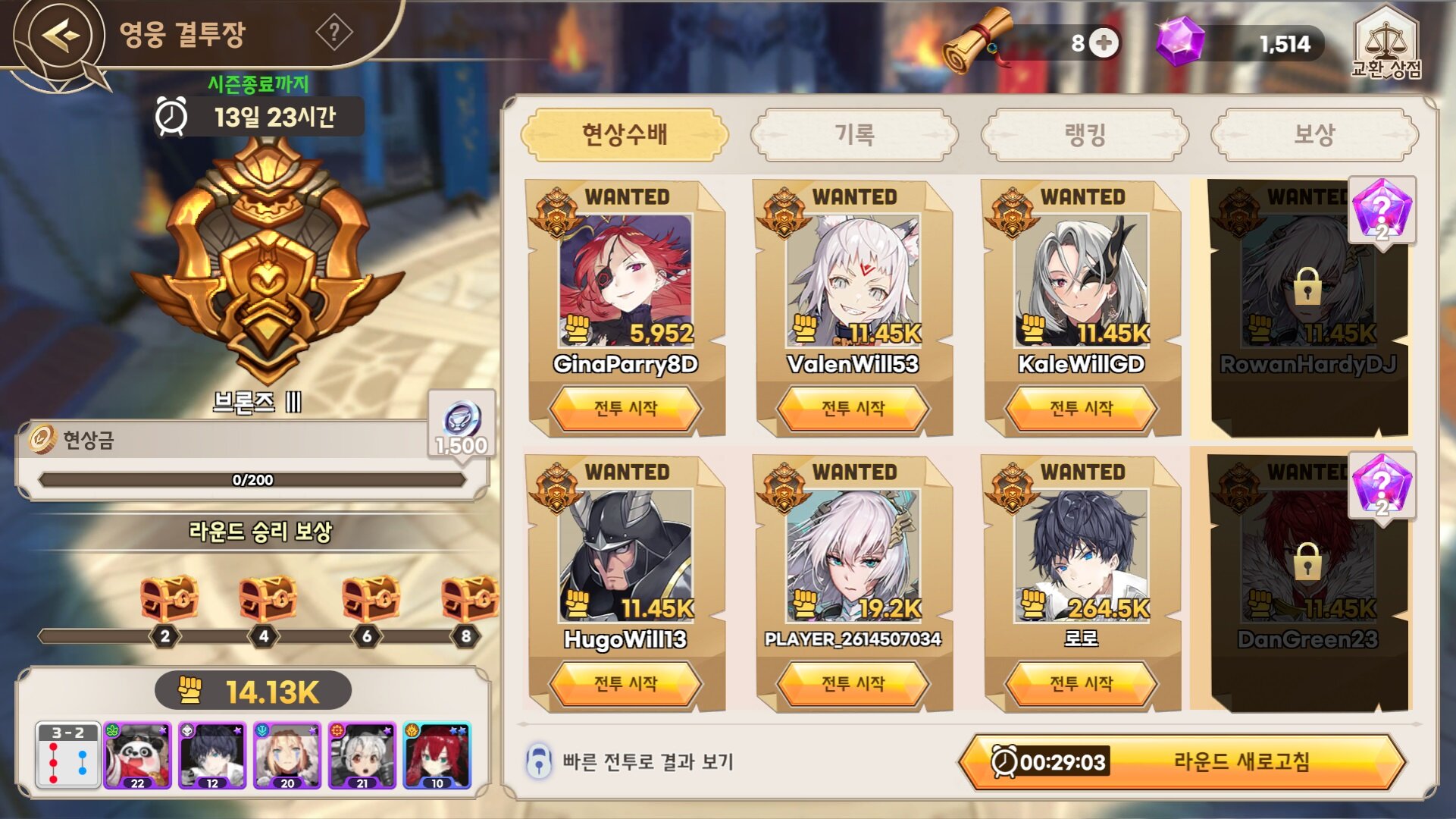Add more scroll tickets with the plus button
This screenshot has width=1456, height=819.
[1104, 42]
